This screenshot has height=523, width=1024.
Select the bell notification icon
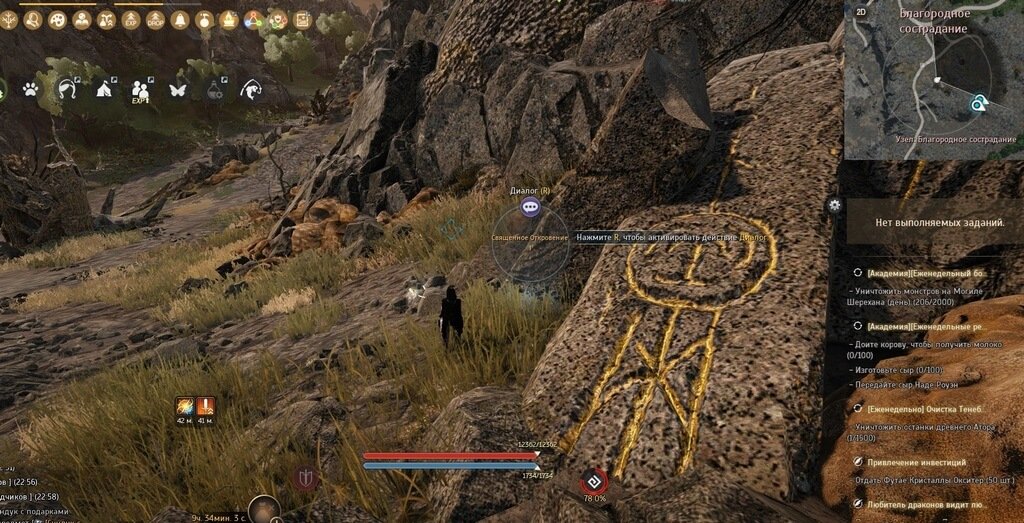(180, 20)
